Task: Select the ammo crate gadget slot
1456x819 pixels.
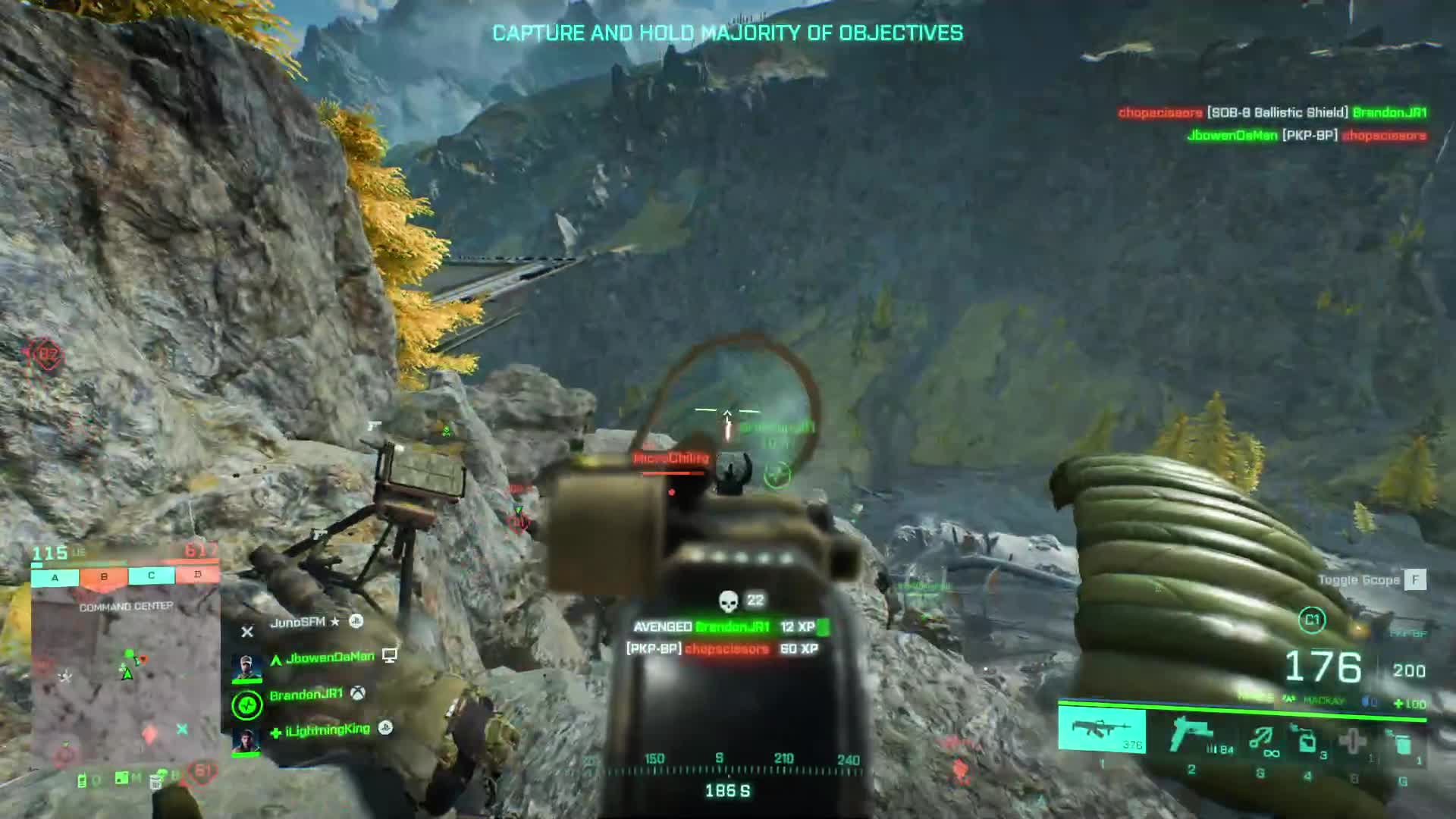Action: point(1307,740)
